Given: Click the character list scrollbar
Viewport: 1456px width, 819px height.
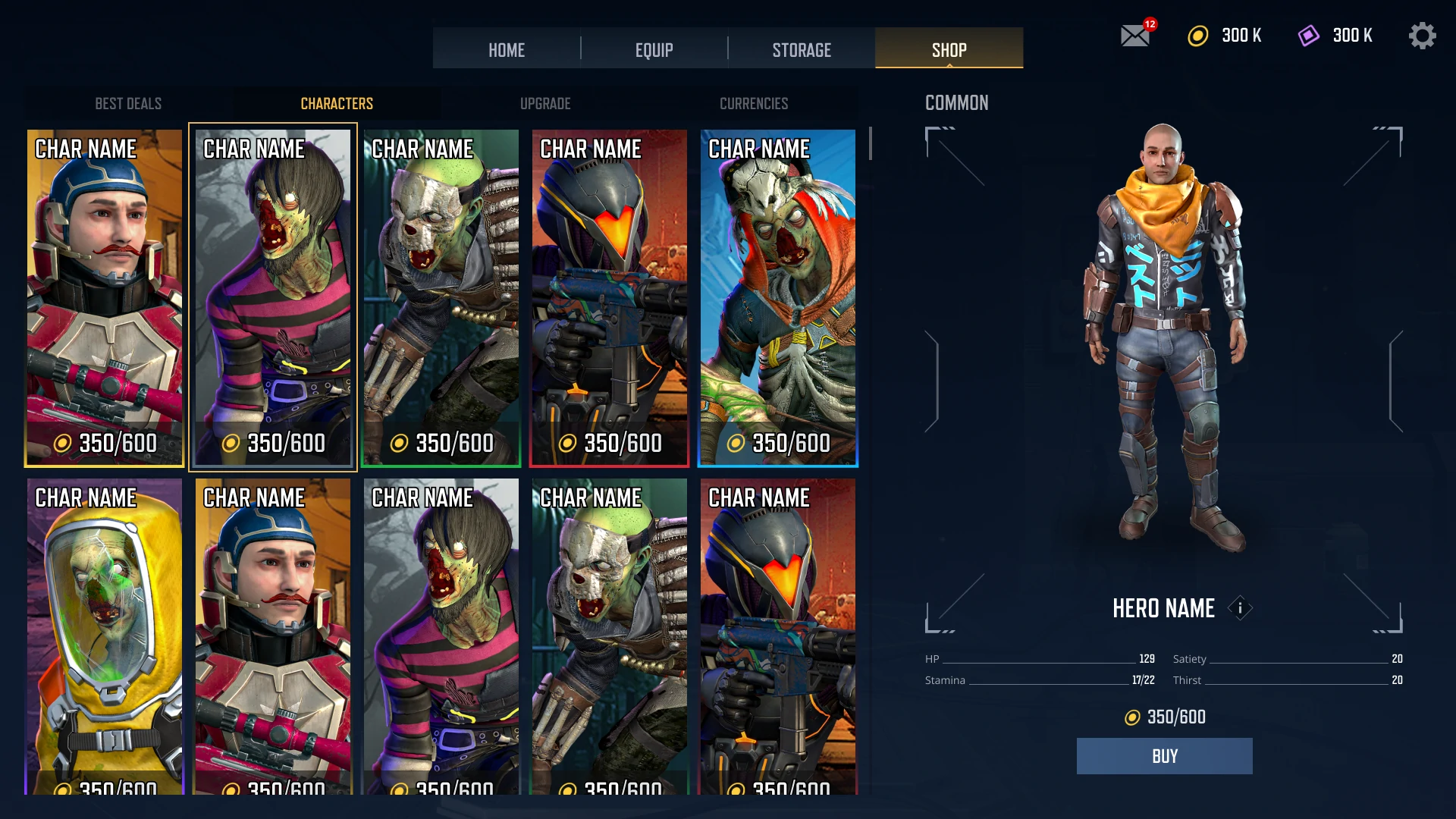Looking at the screenshot, I should click(871, 144).
